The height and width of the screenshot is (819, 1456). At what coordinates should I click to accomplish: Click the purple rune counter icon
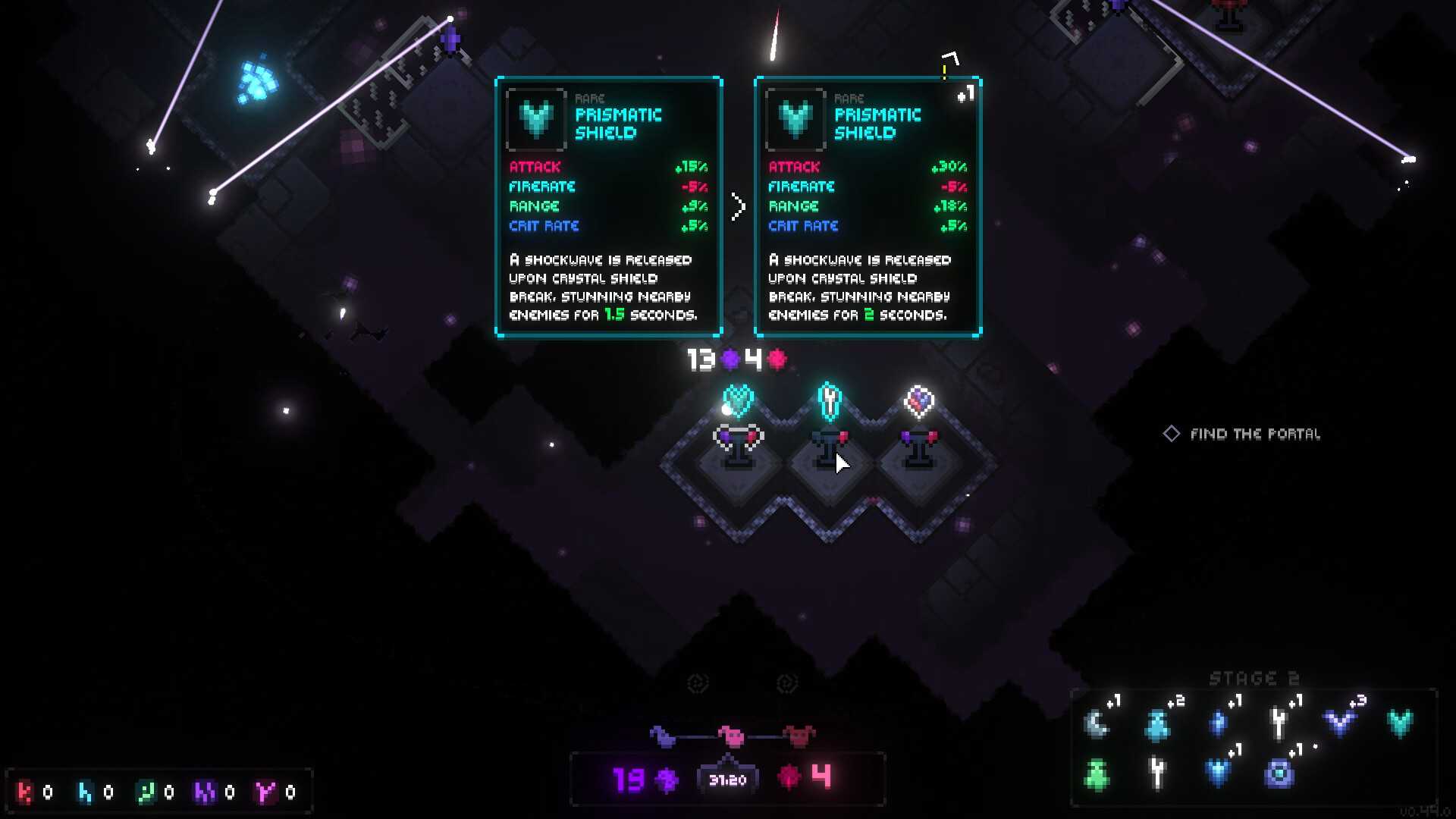205,792
